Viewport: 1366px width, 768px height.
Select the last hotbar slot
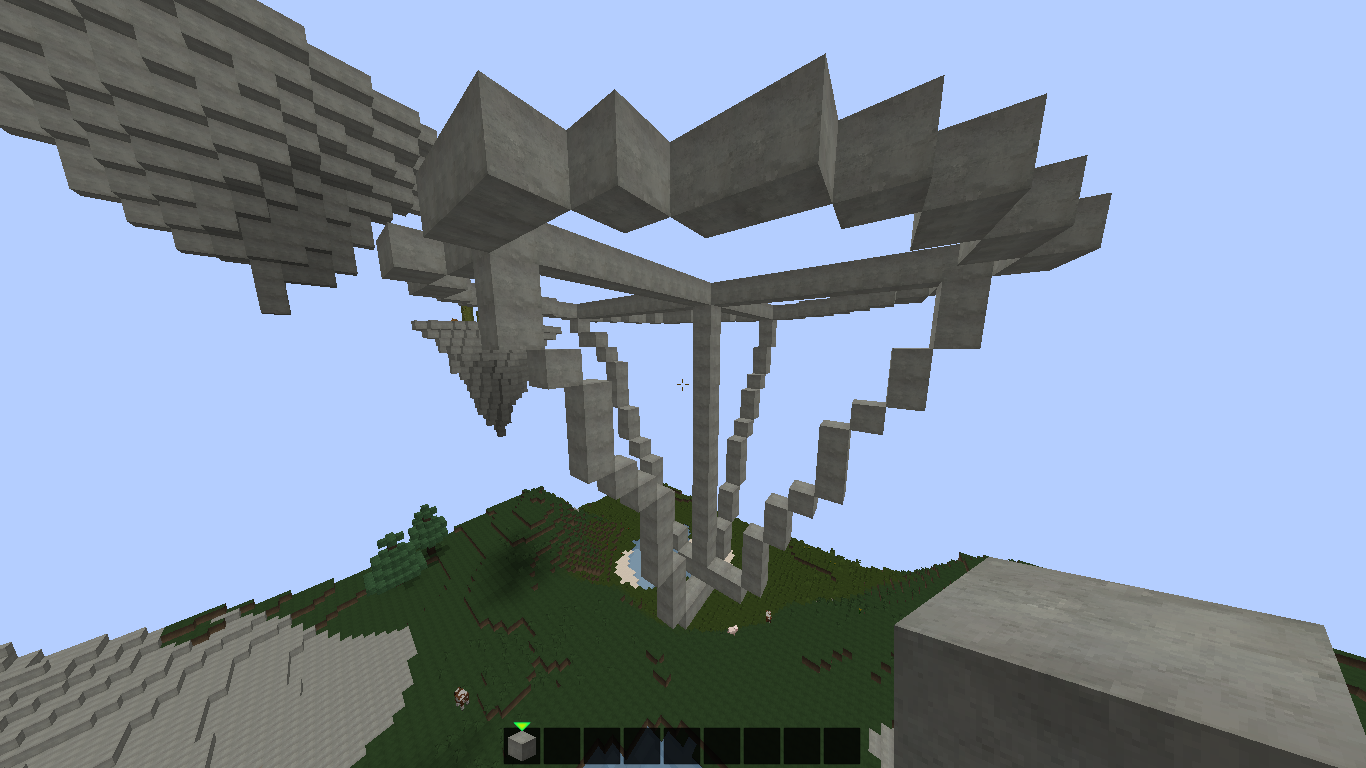[x=841, y=743]
